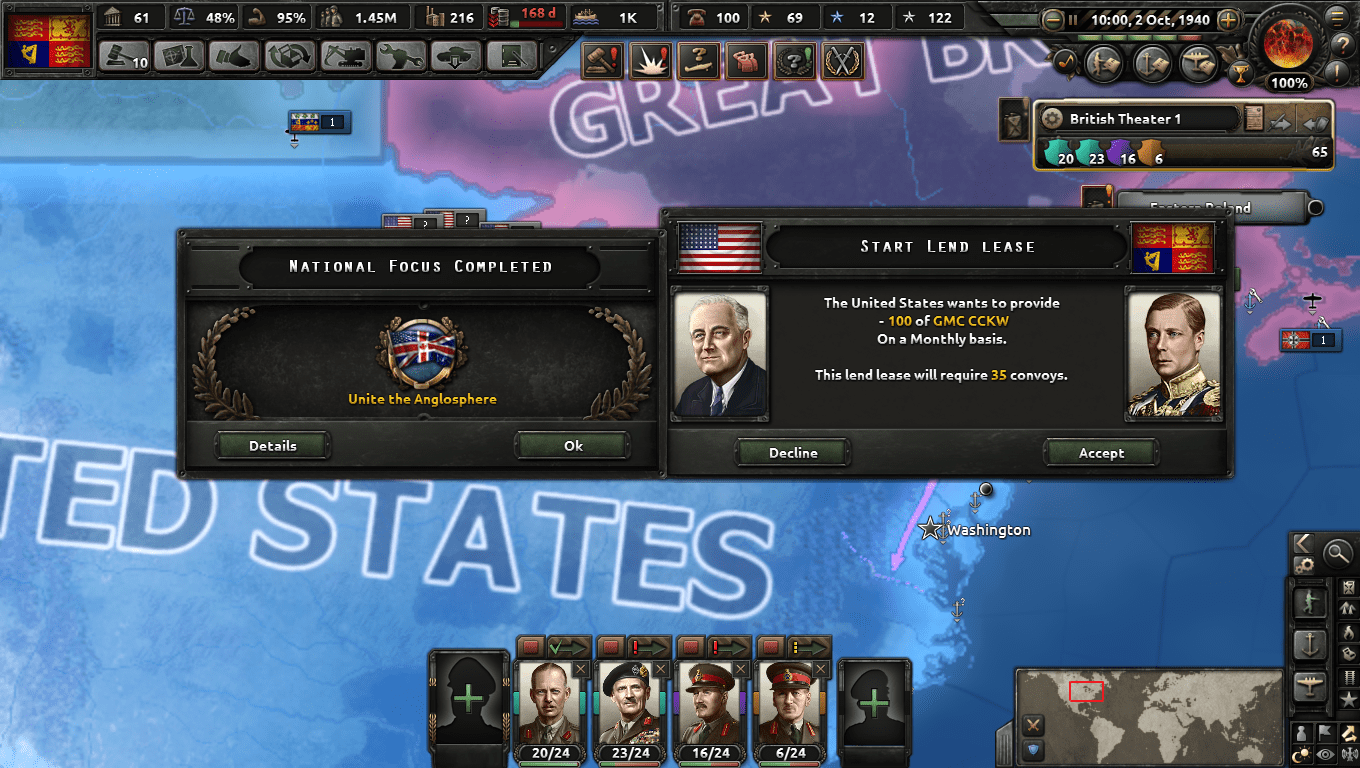Image resolution: width=1360 pixels, height=768 pixels.
Task: Accept the GMC CCKW lend lease offer
Action: coord(1101,452)
